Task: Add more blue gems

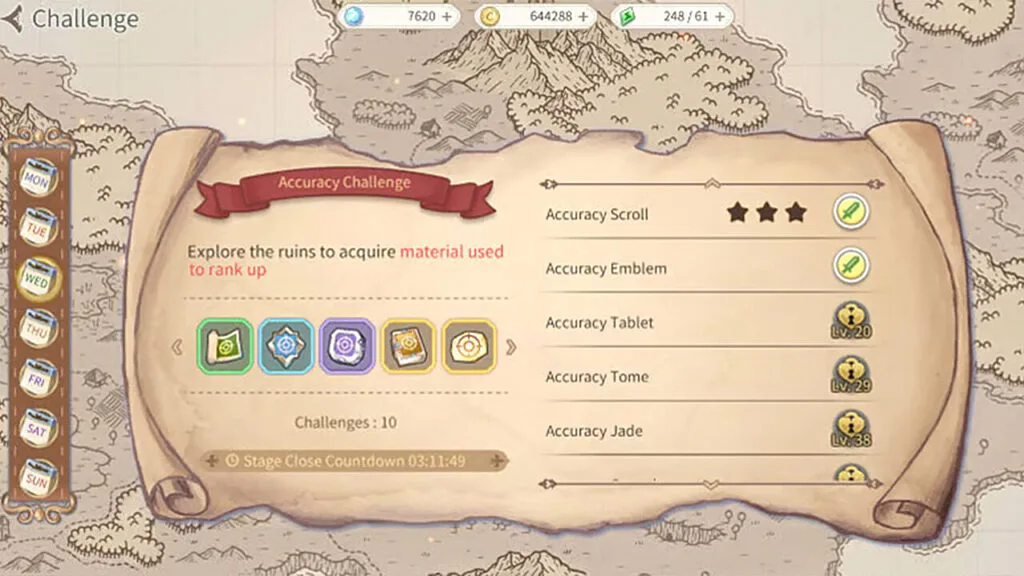Action: [x=445, y=17]
